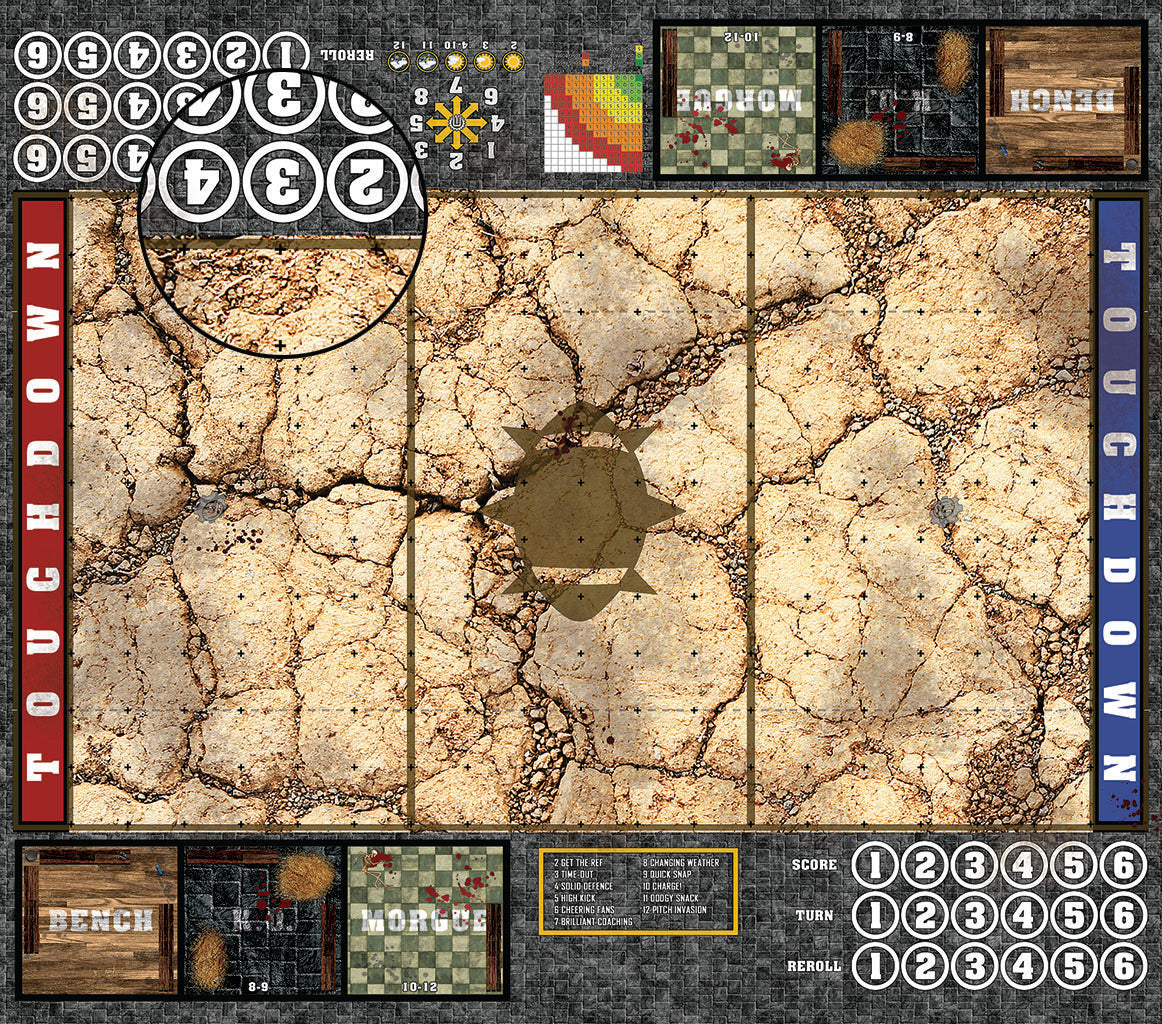Select the red TOUCHDOWN end zone
The height and width of the screenshot is (1024, 1162).
42,510
